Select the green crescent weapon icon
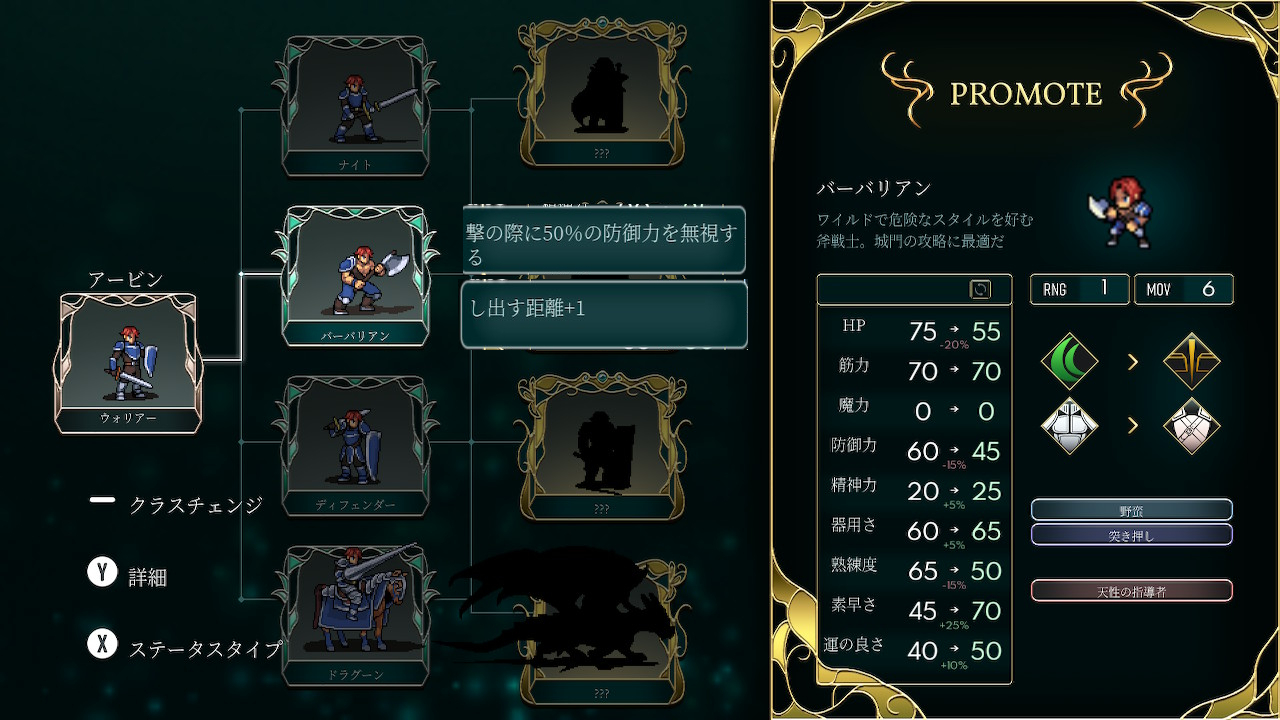1280x720 pixels. click(1070, 361)
